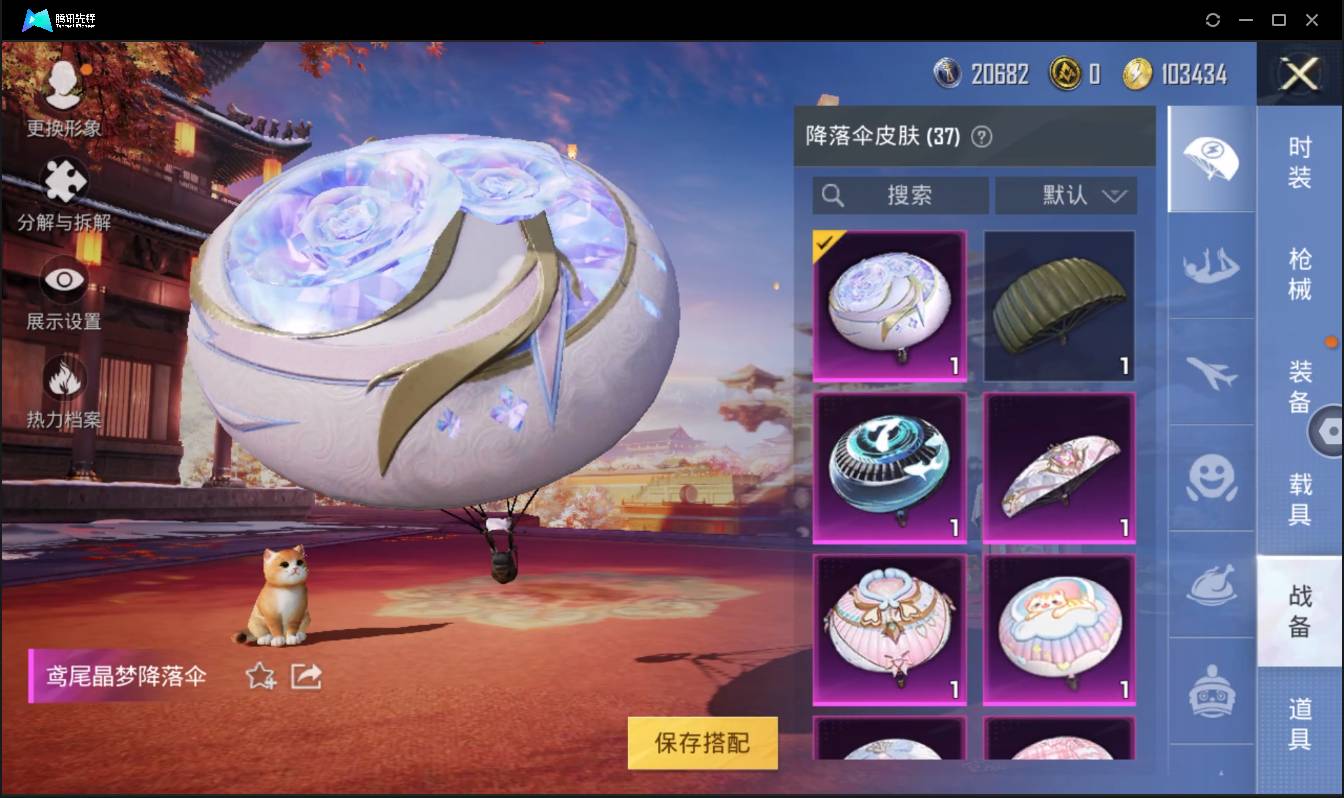
Task: Open the 默认 sort order dropdown
Action: pos(1066,196)
